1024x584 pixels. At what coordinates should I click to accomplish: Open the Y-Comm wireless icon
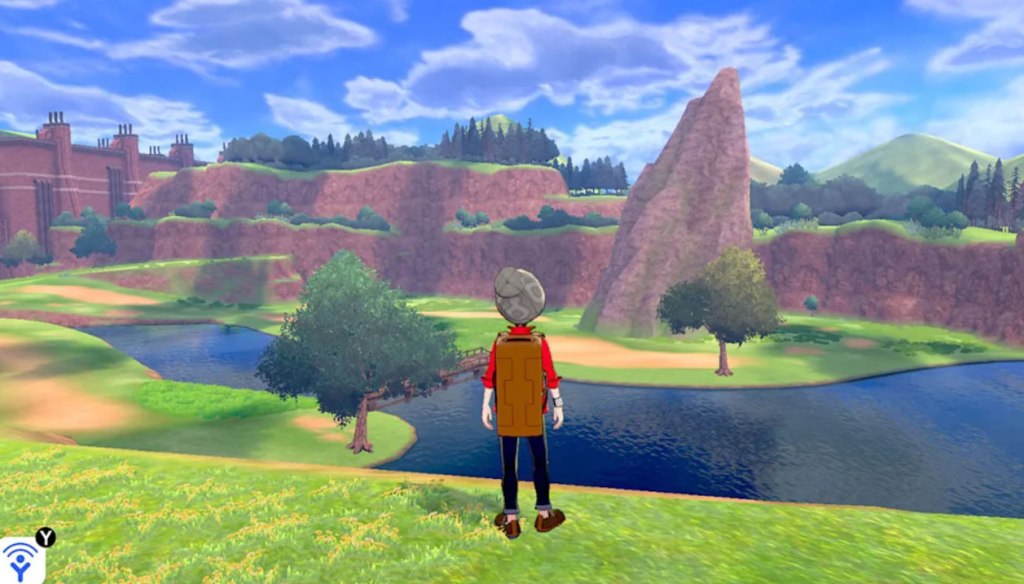pos(20,562)
